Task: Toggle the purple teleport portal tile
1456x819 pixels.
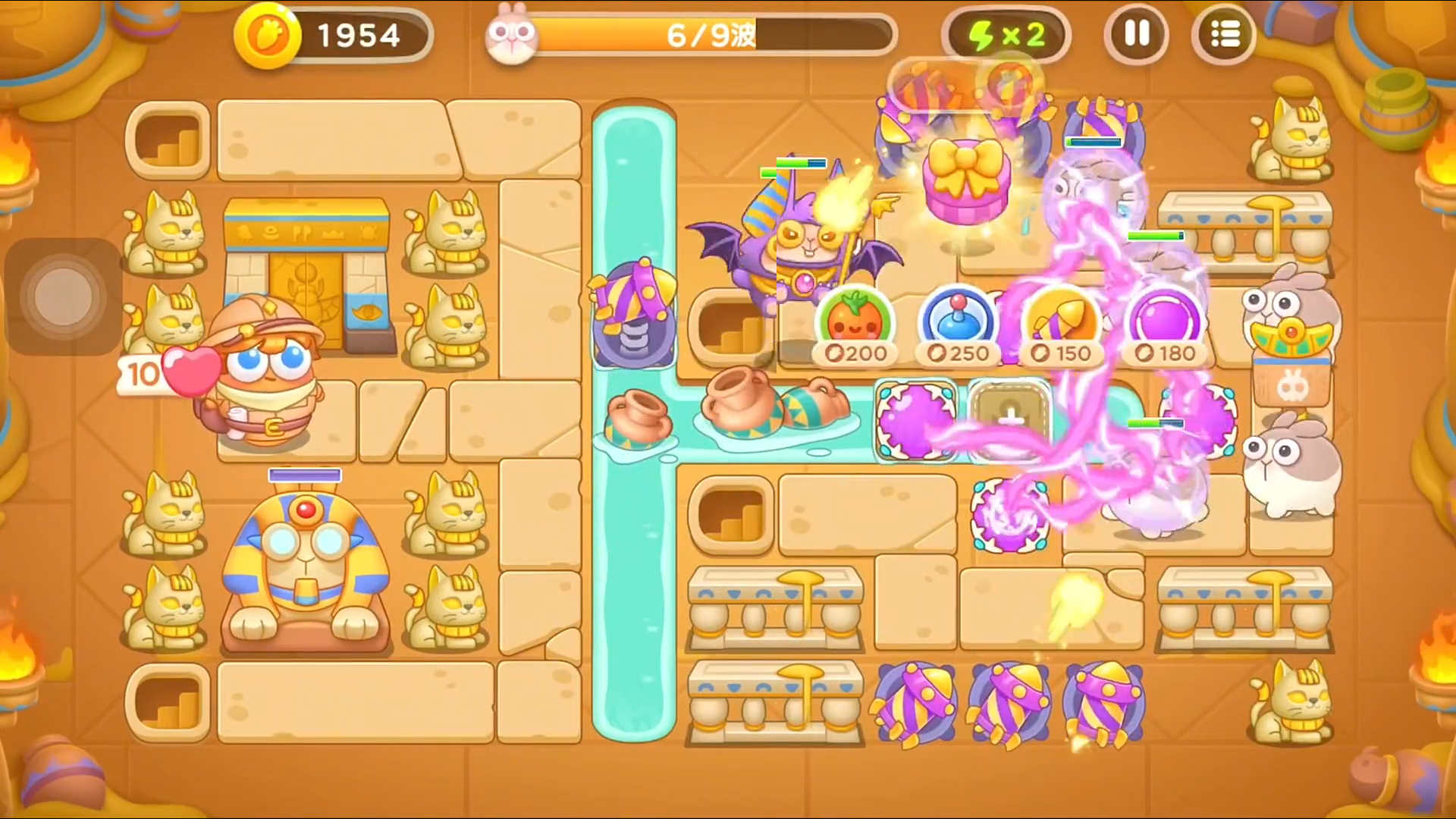Action: click(x=915, y=419)
